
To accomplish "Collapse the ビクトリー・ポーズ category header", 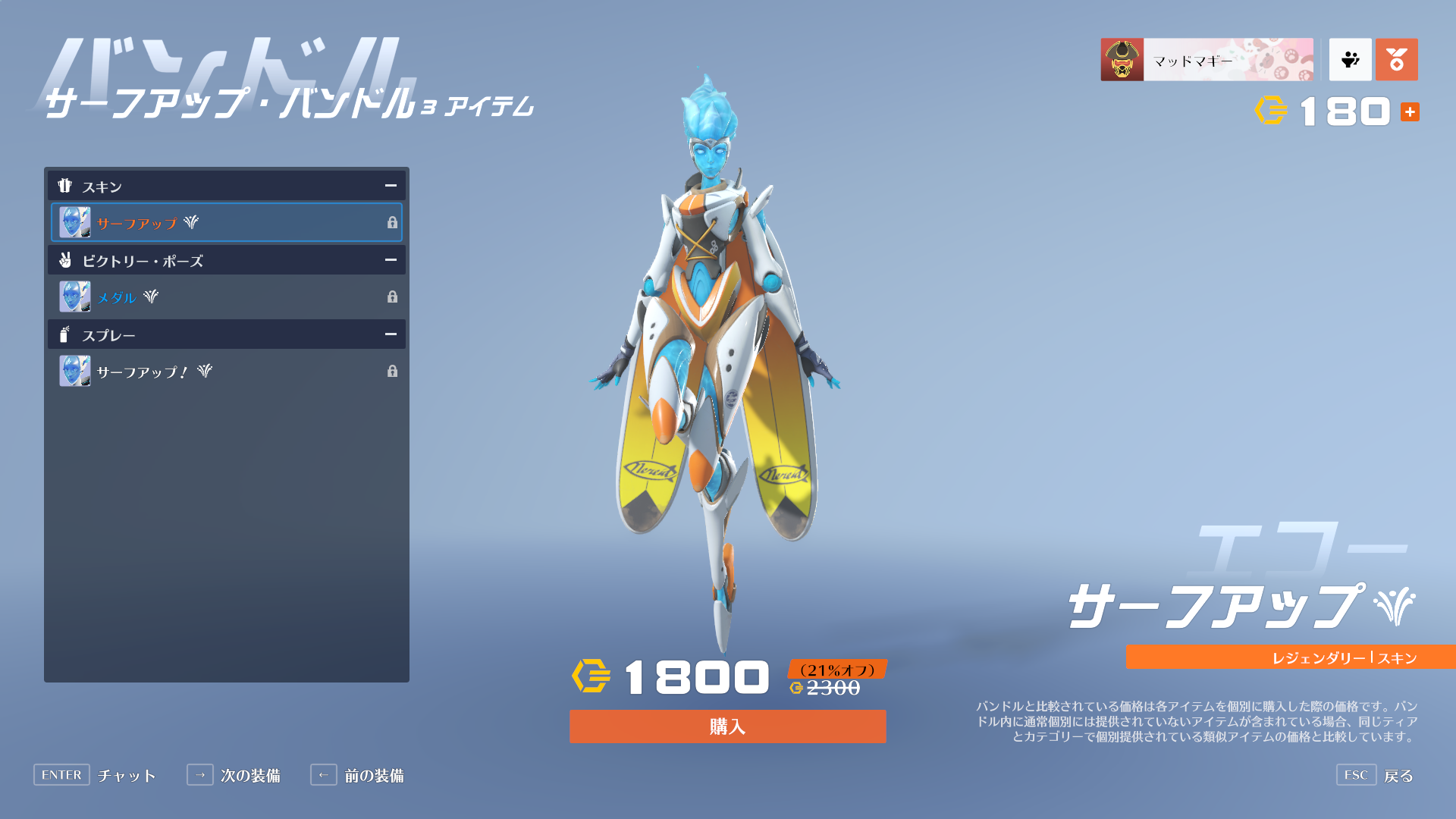I will 391,260.
